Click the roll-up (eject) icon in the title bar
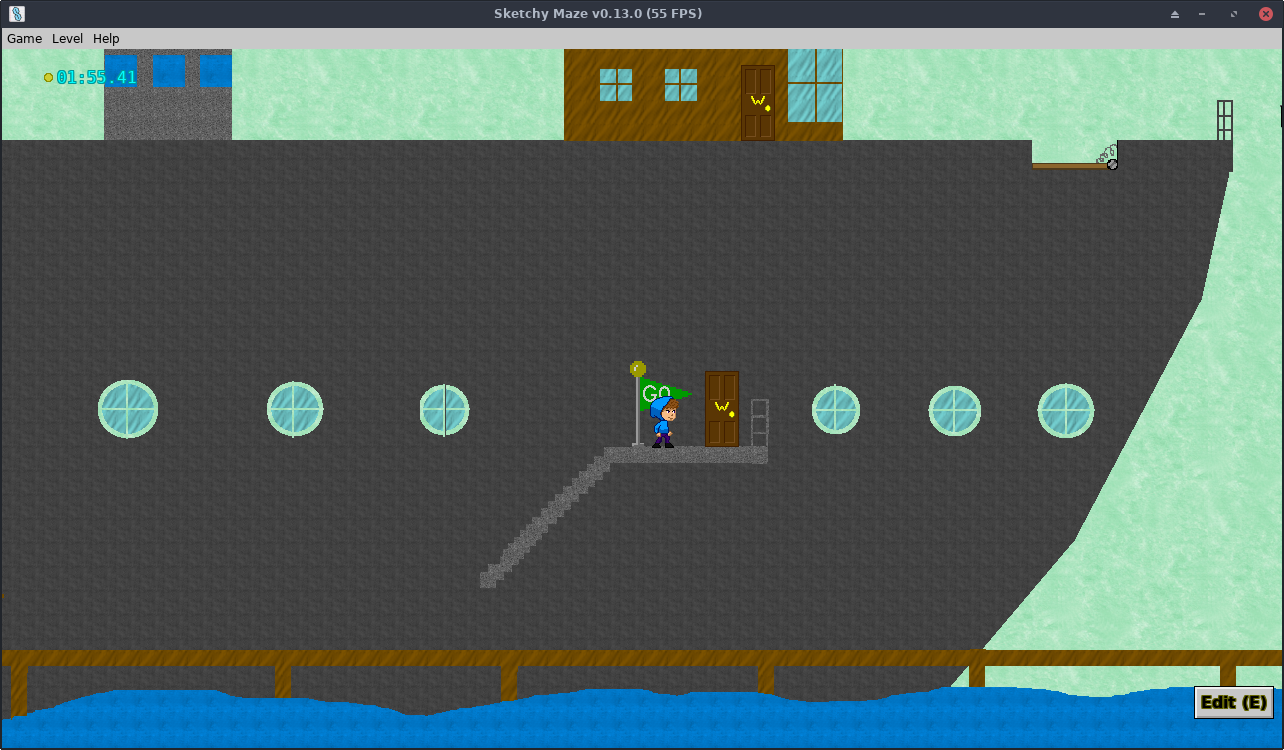The height and width of the screenshot is (750, 1284). pyautogui.click(x=1173, y=14)
